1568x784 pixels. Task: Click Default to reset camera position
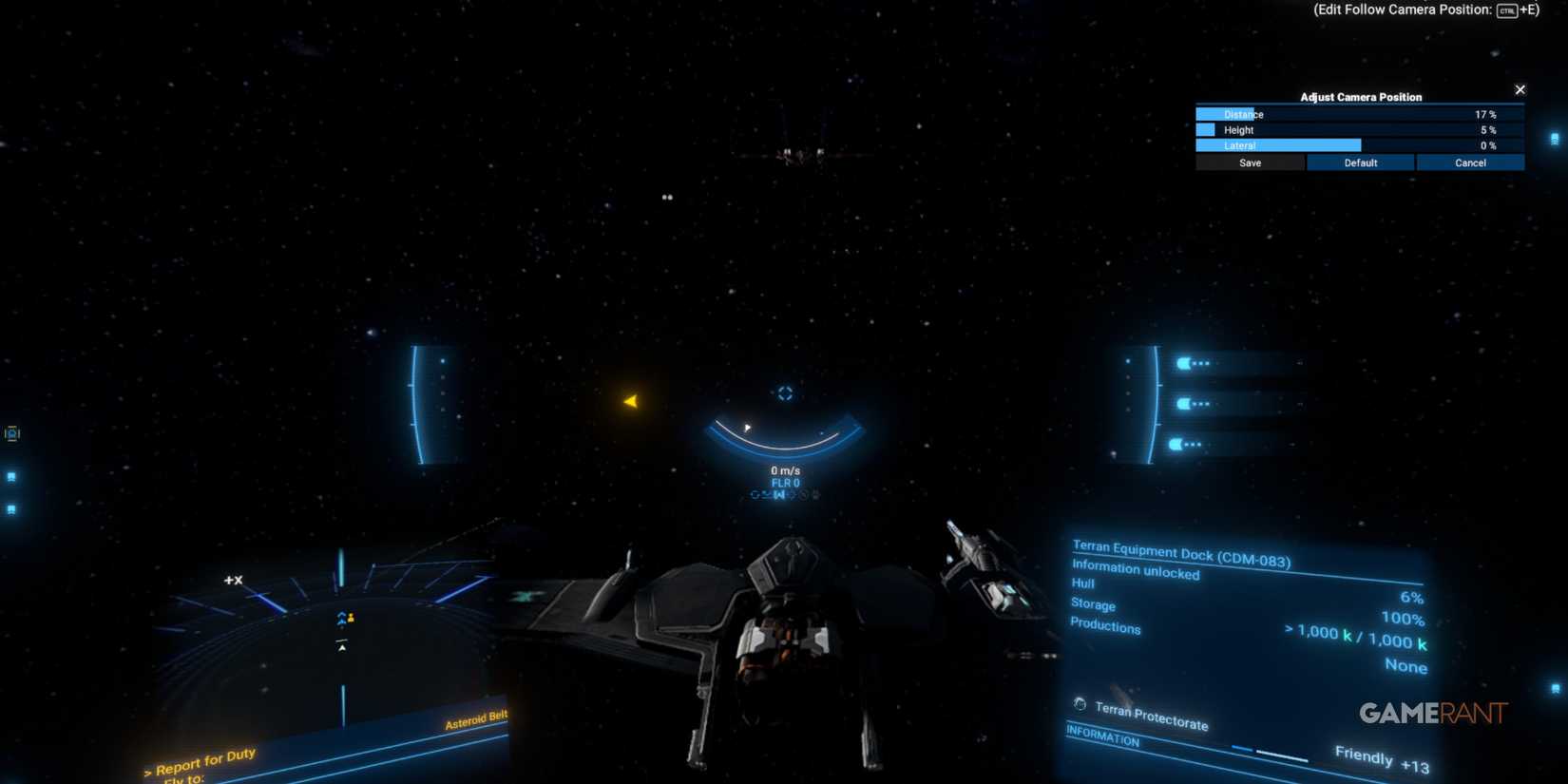pos(1360,163)
